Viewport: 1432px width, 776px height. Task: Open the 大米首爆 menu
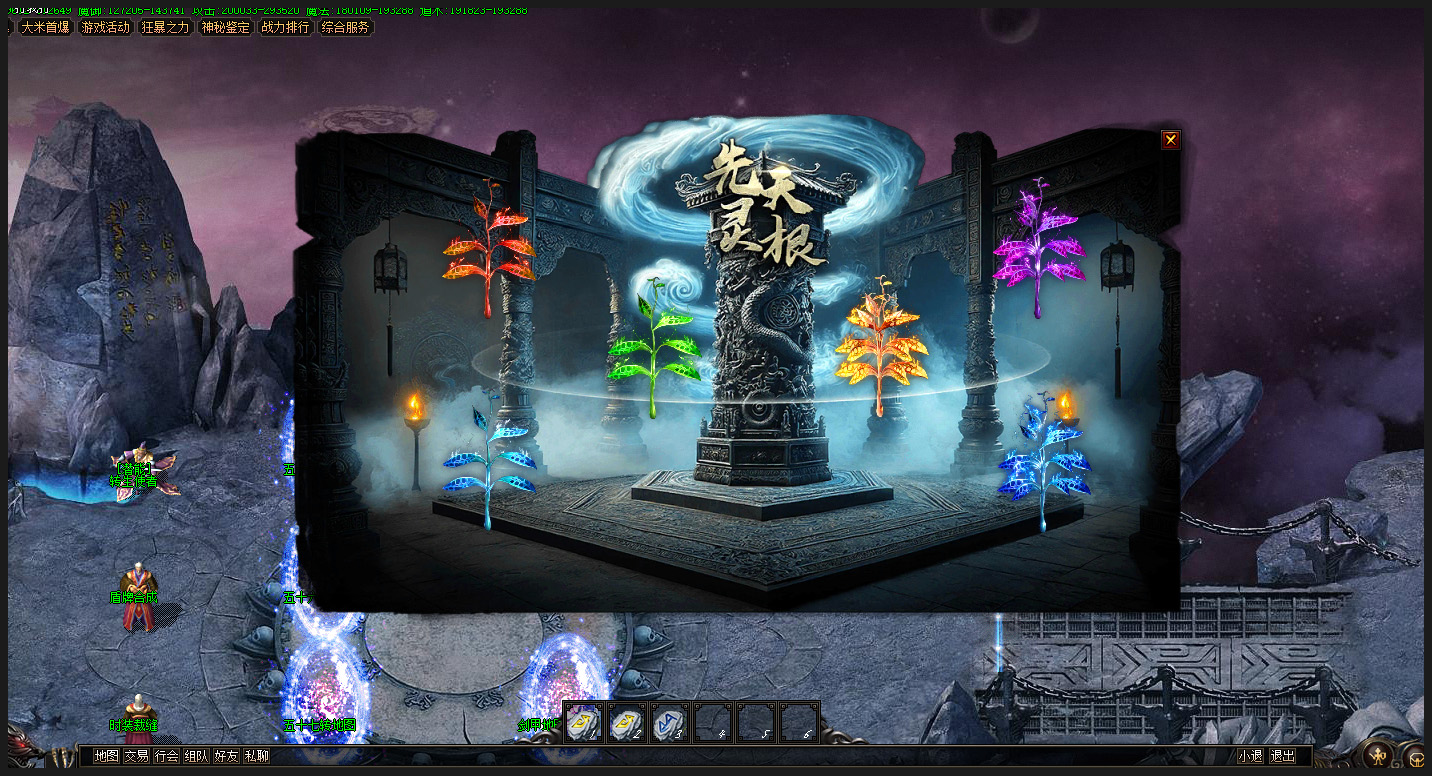tap(46, 28)
